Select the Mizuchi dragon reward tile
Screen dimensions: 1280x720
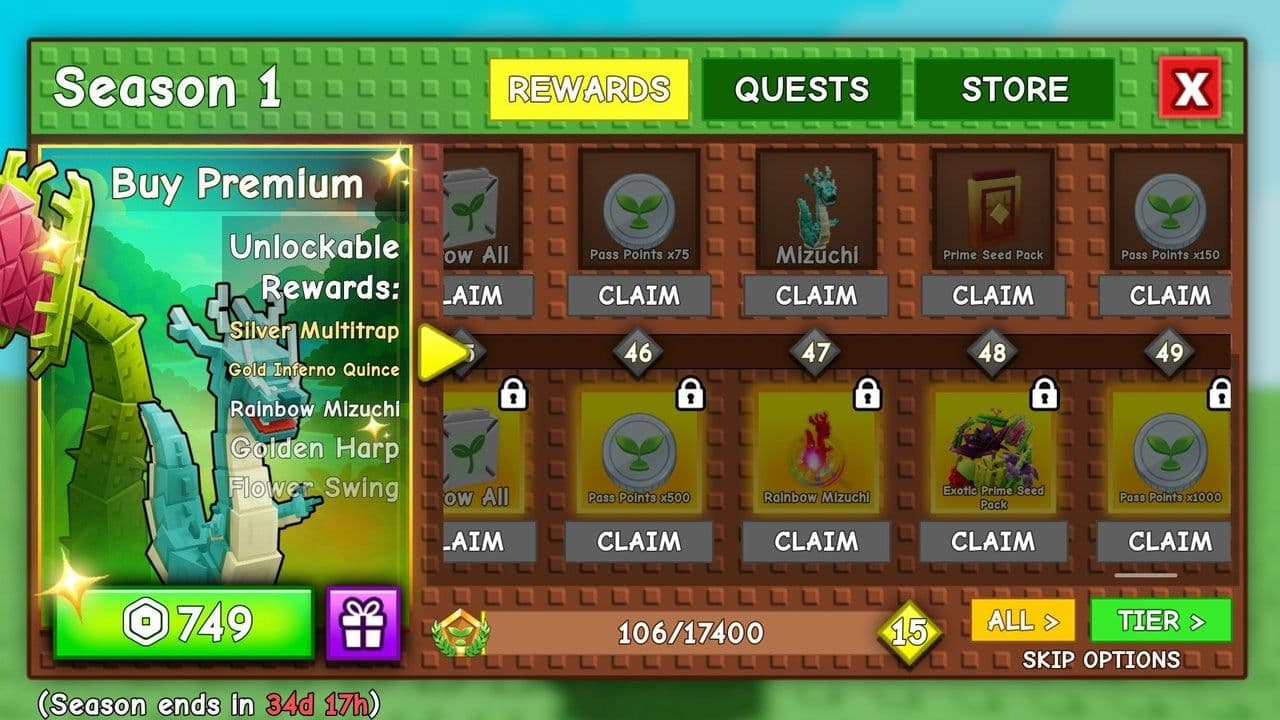click(816, 209)
